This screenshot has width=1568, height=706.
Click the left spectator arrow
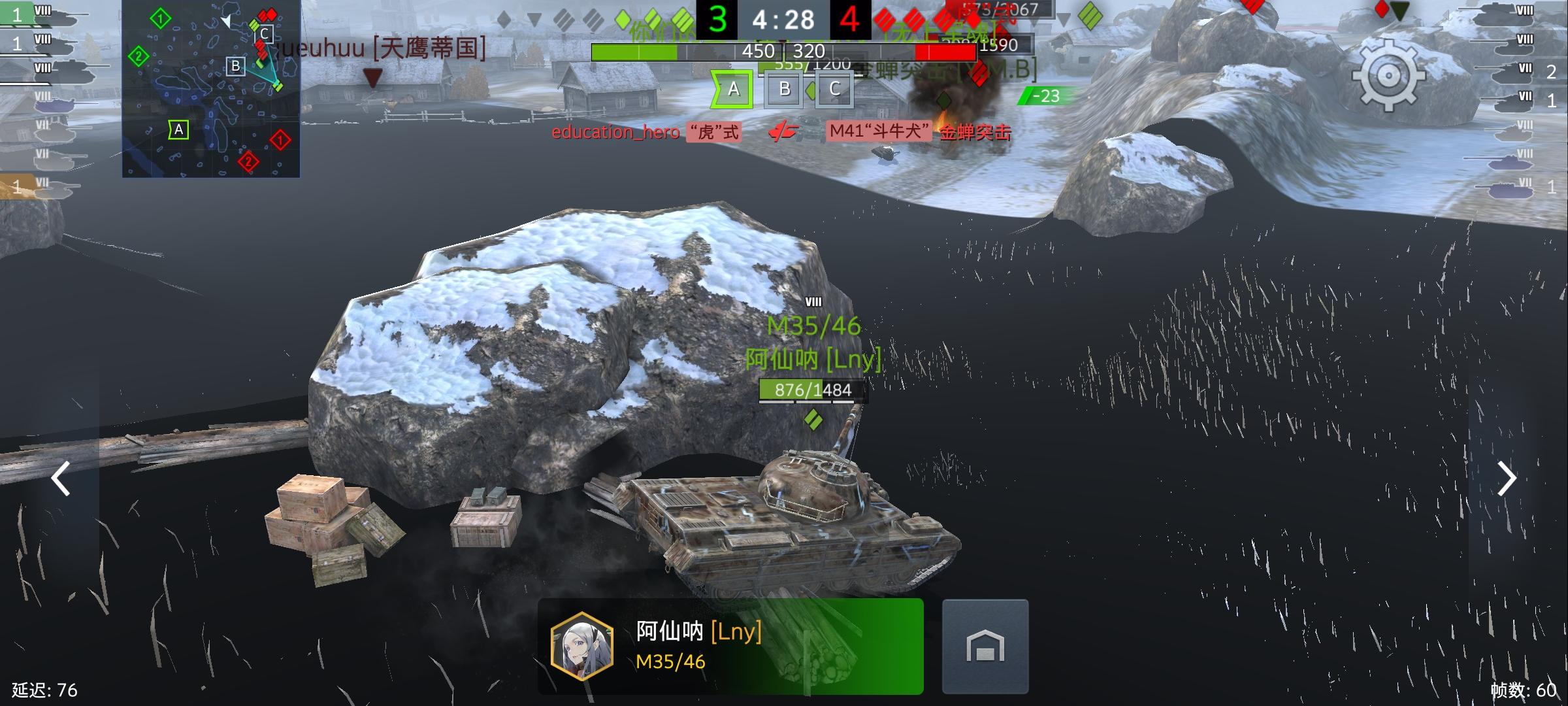60,479
